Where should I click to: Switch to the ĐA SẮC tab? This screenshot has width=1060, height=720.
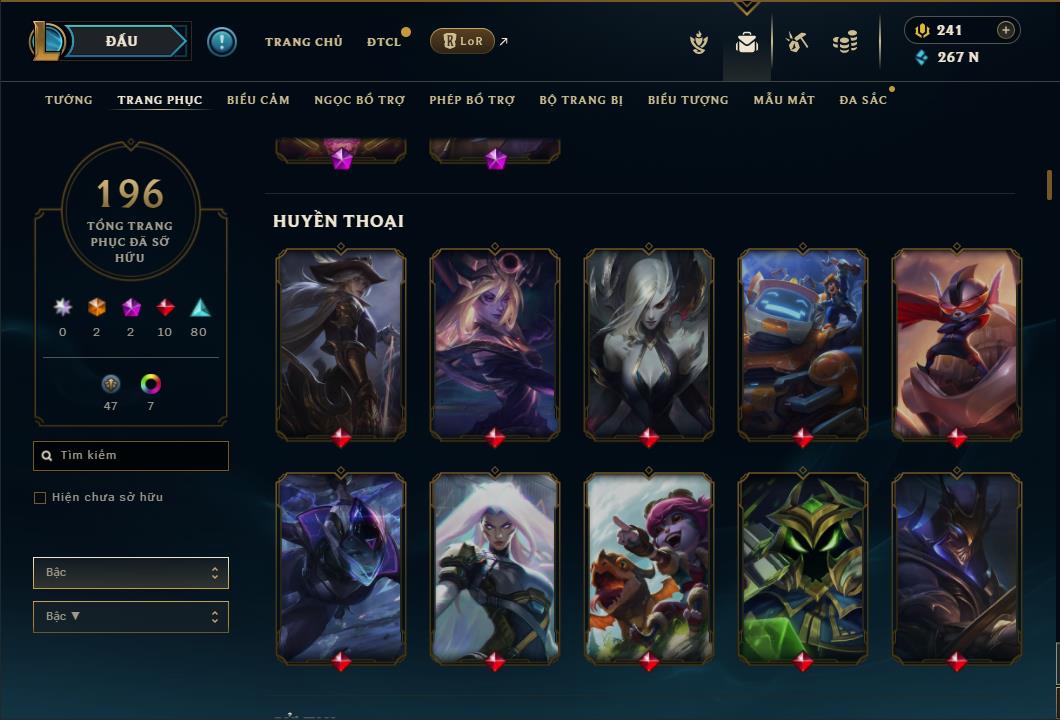(863, 100)
